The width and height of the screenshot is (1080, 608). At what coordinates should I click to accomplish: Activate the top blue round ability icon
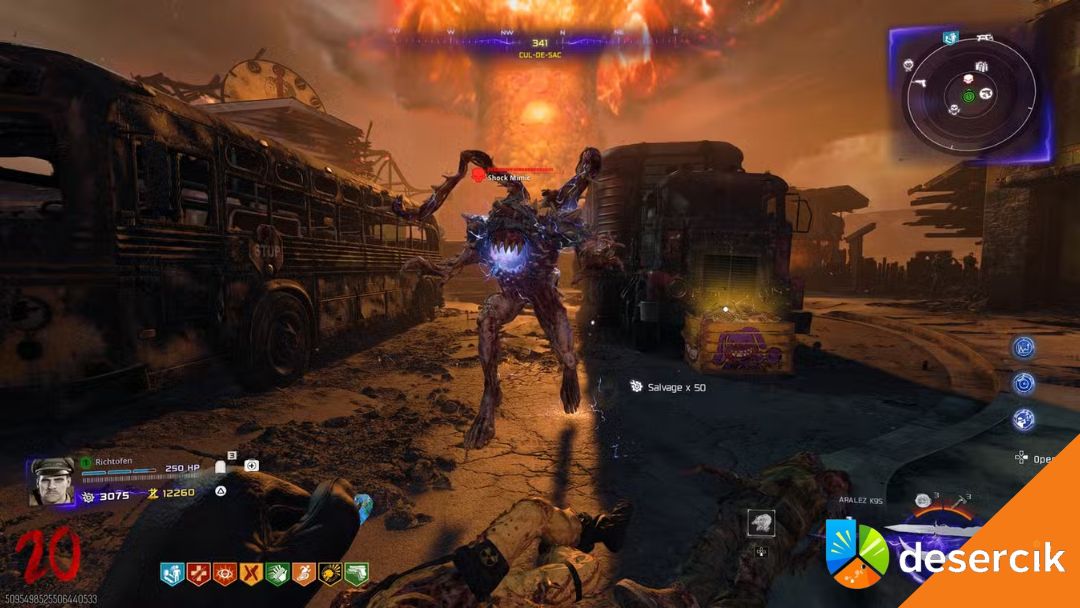[x=1023, y=347]
